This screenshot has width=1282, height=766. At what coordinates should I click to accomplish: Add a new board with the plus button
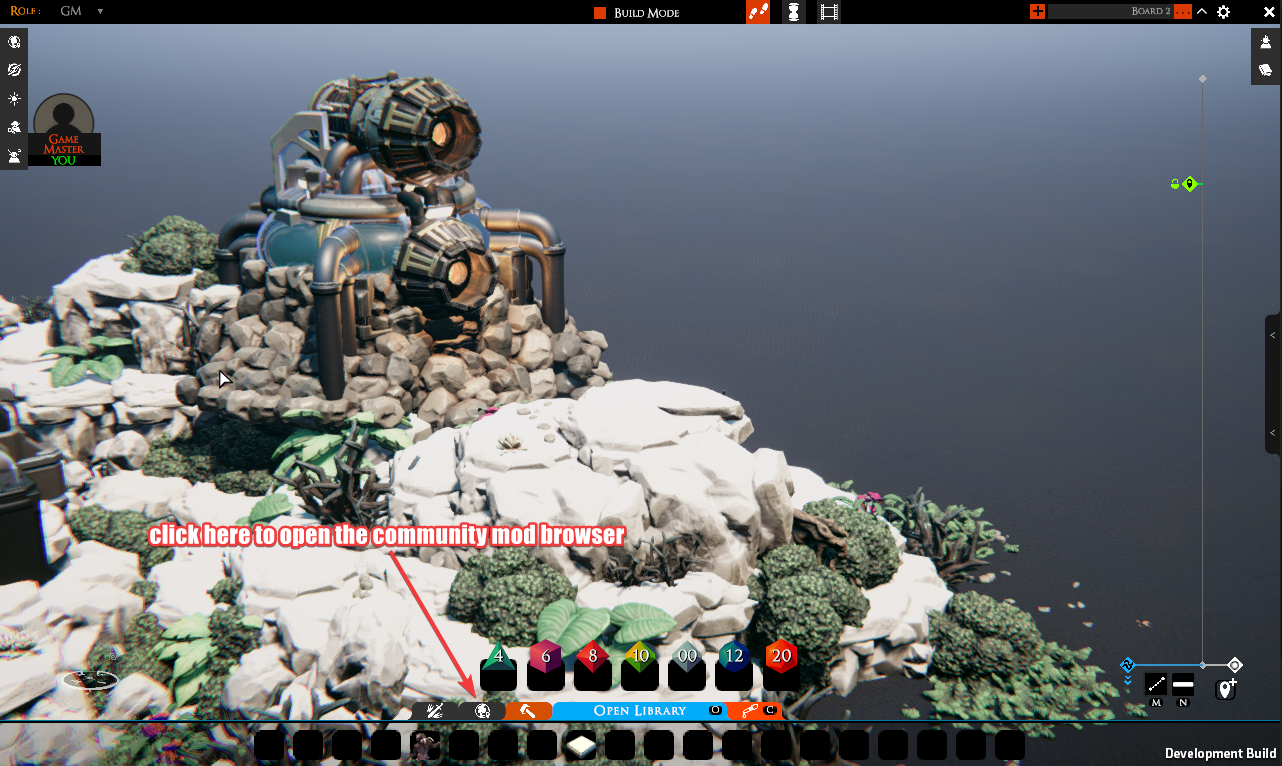[x=1037, y=12]
